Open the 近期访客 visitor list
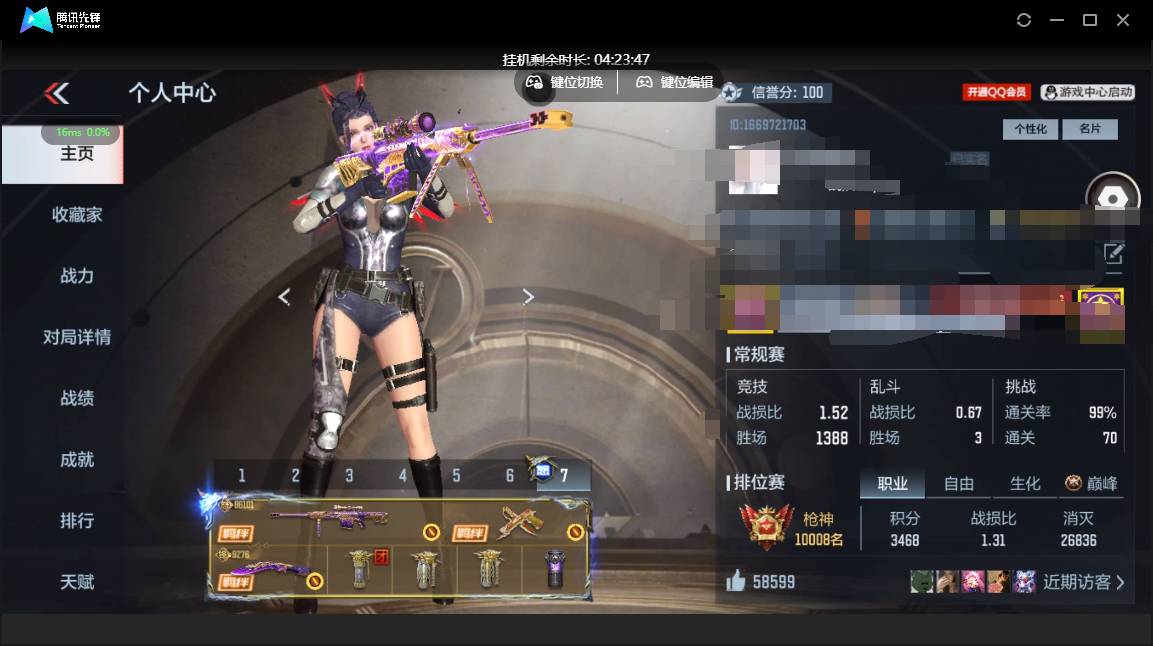The height and width of the screenshot is (646, 1153). [x=1083, y=582]
